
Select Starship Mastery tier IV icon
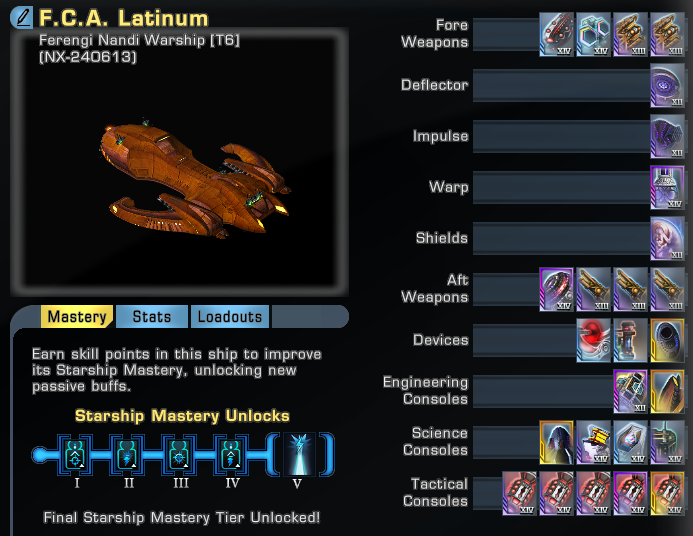click(x=232, y=453)
